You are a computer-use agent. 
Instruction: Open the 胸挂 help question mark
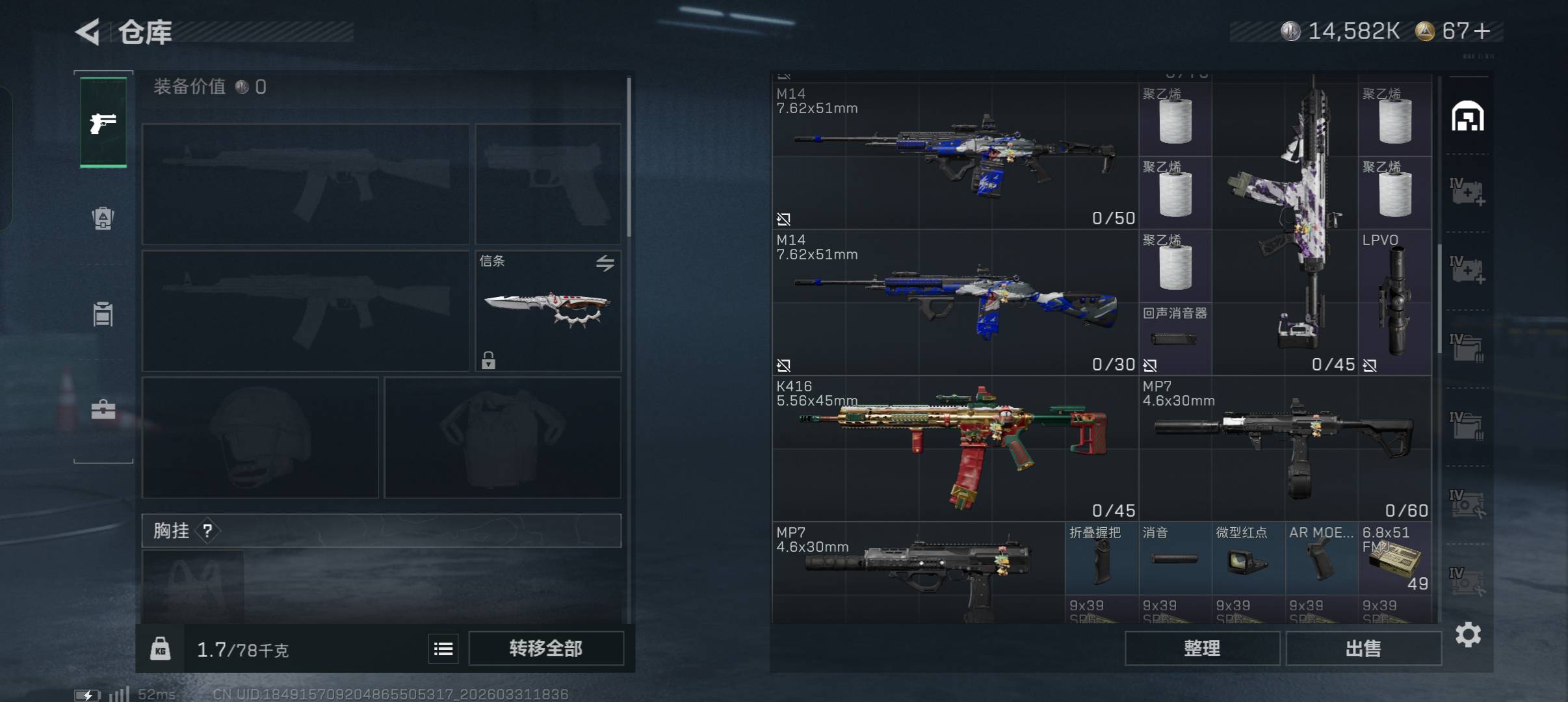click(207, 531)
